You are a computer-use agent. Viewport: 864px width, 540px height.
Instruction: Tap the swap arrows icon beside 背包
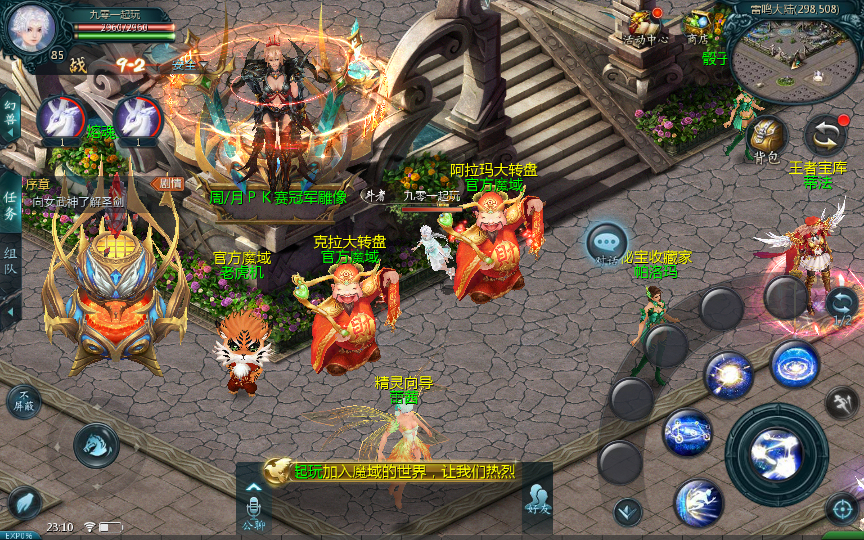(x=826, y=135)
